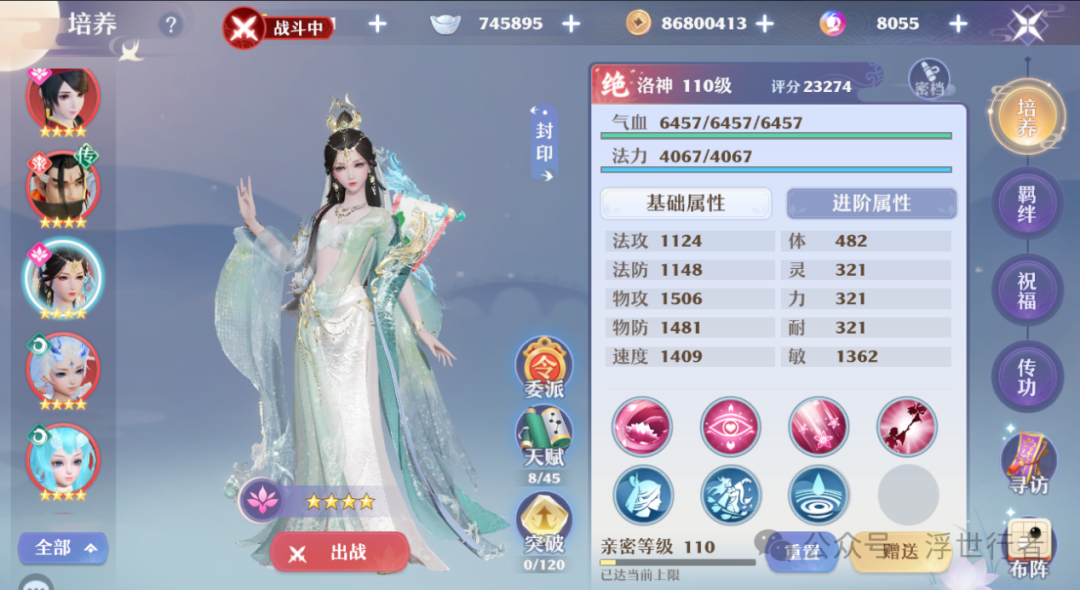Tap the 出战 deploy button
The height and width of the screenshot is (590, 1080).
[x=339, y=553]
